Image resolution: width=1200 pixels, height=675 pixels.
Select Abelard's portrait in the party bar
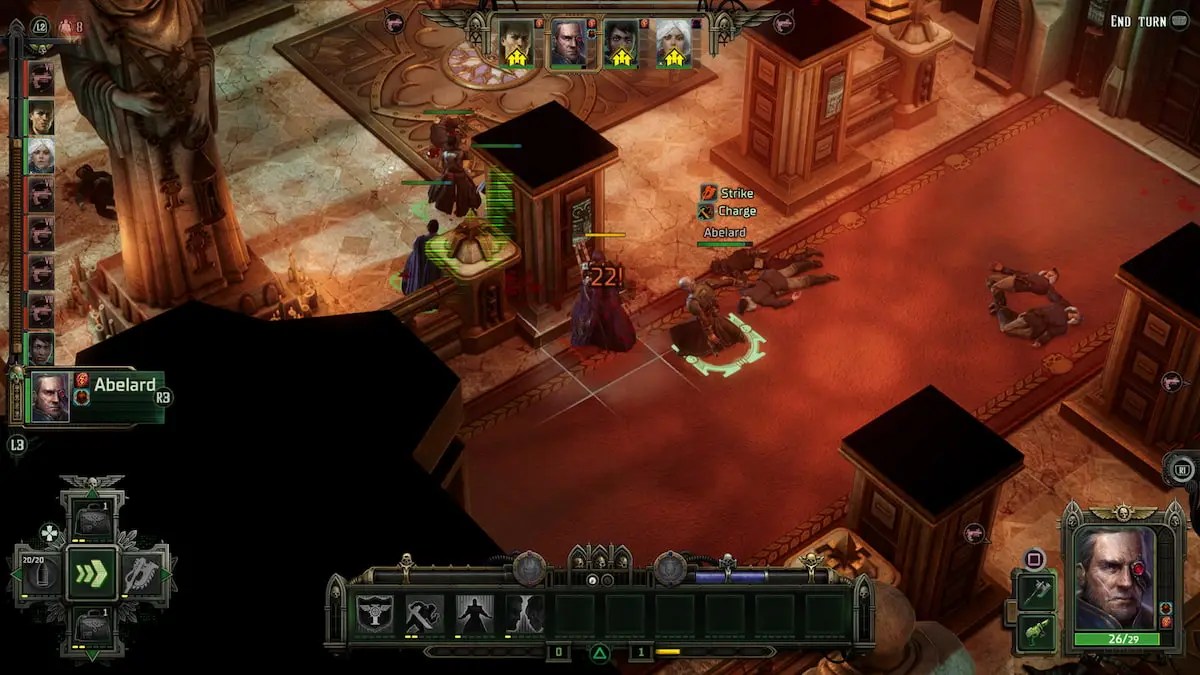tap(569, 44)
